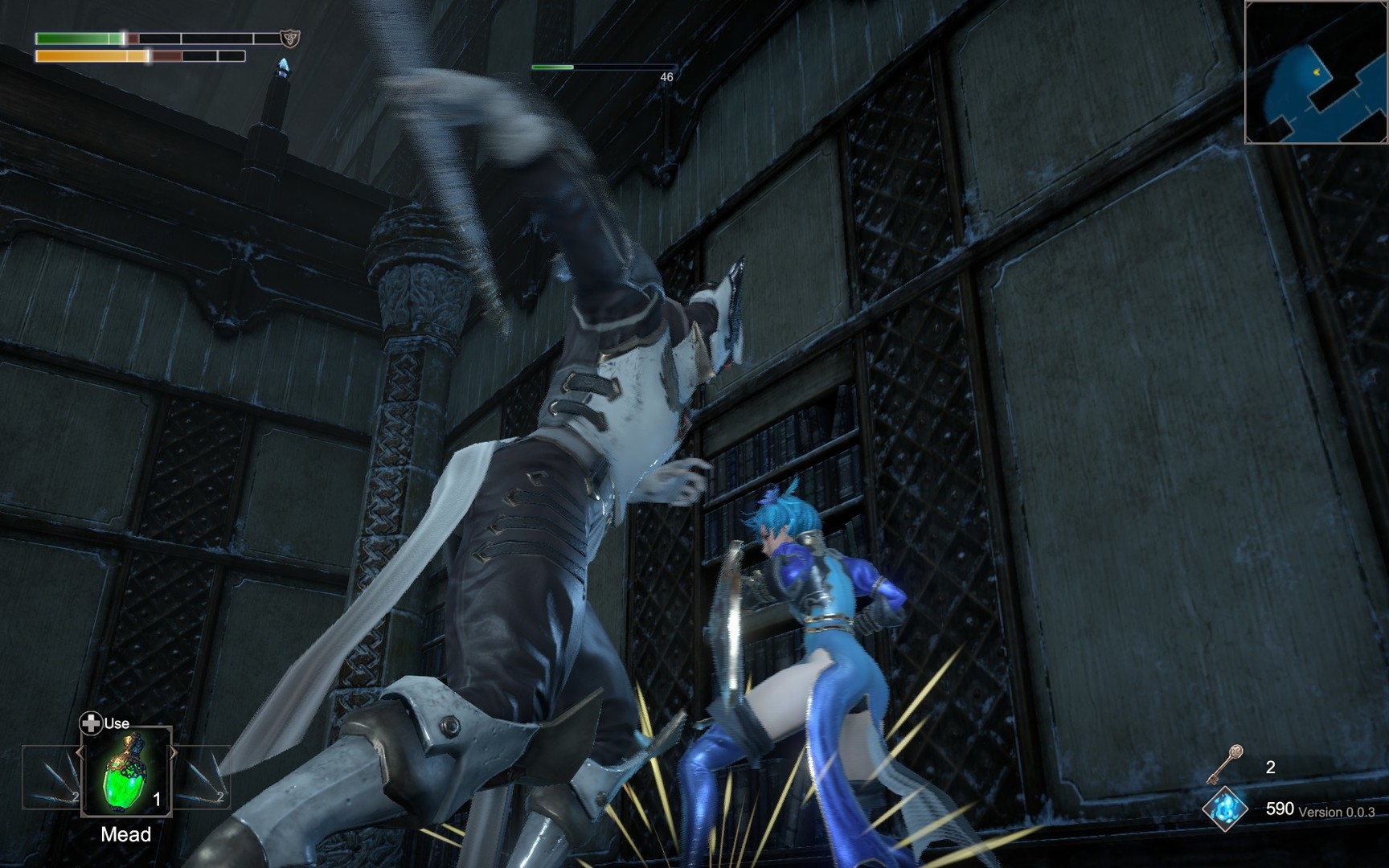Click the key item icon
This screenshot has height=868, width=1389.
pyautogui.click(x=1225, y=765)
